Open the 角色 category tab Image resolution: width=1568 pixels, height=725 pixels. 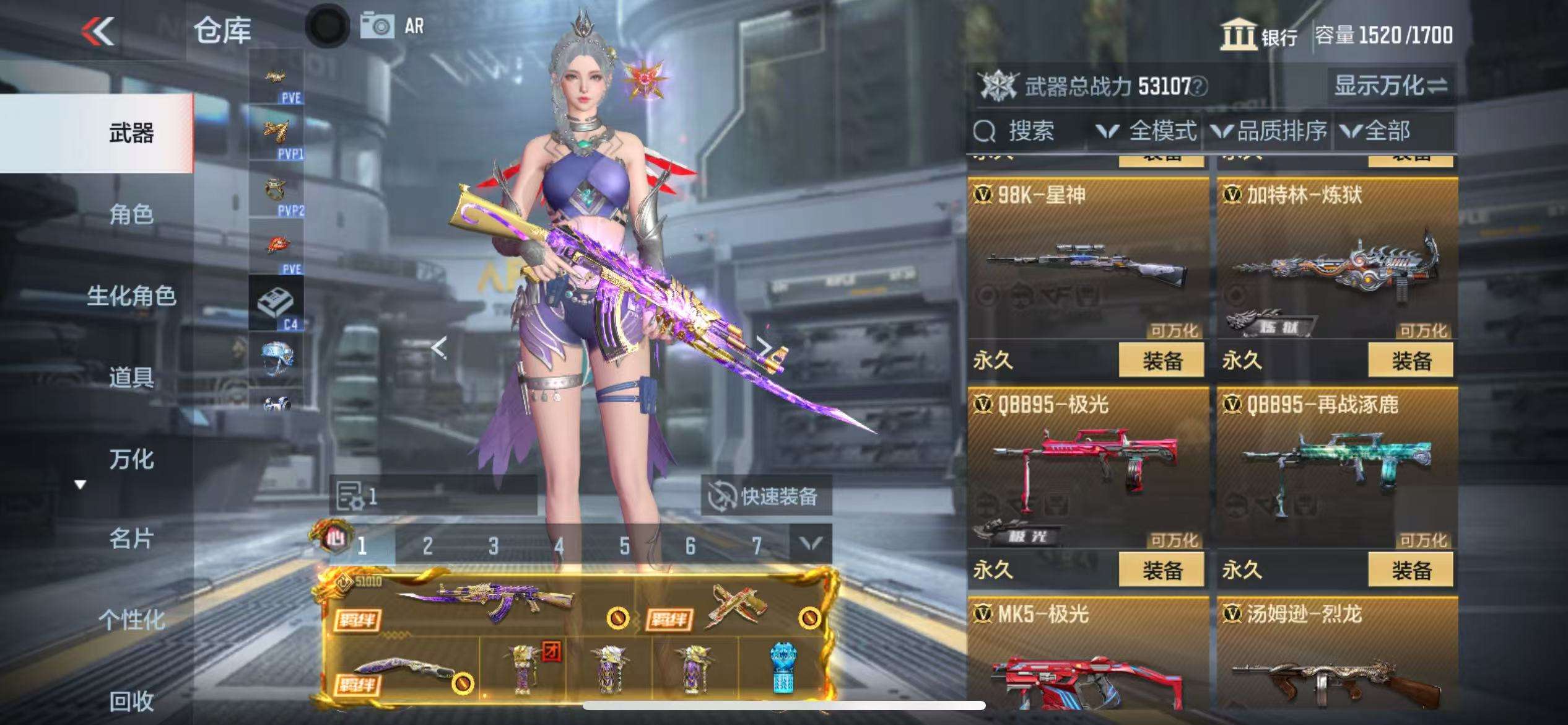tap(131, 214)
